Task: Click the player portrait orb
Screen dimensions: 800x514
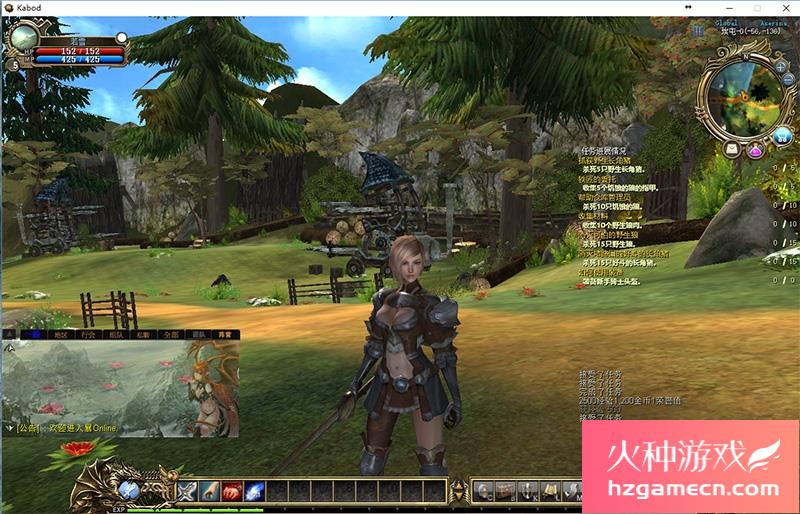Action: [25, 43]
